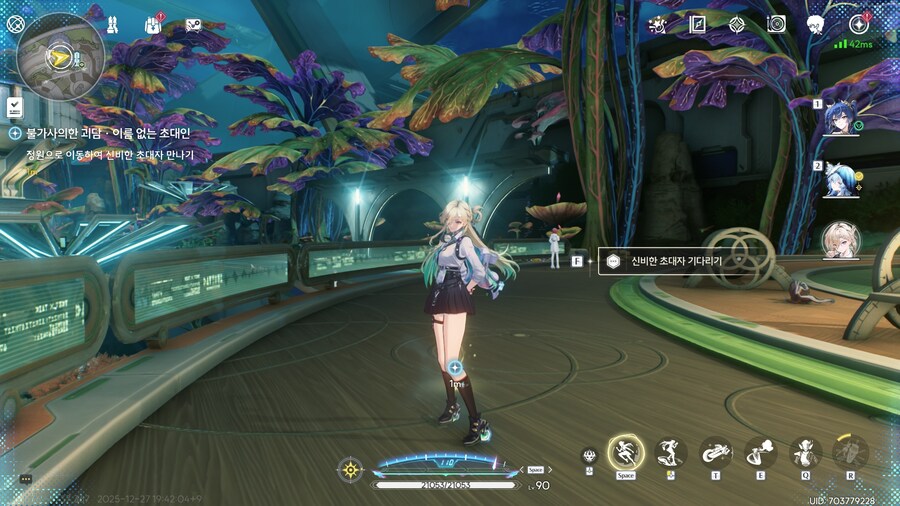Open the diamond target icon in the top bar
Image resolution: width=900 pixels, height=506 pixels.
(x=737, y=24)
